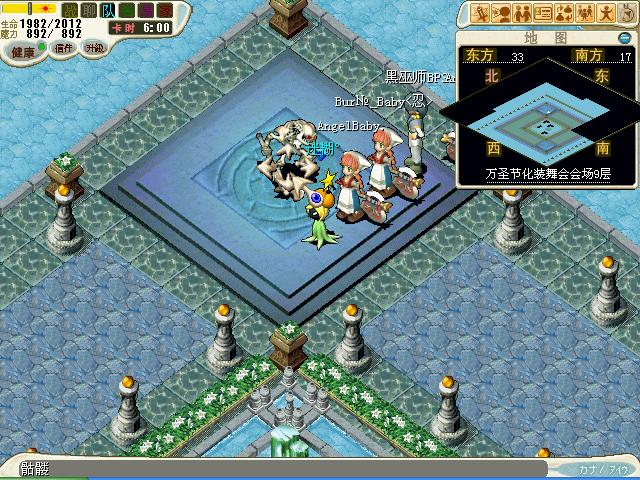Open the three-person group icon
The image size is (640, 480).
[x=586, y=13]
